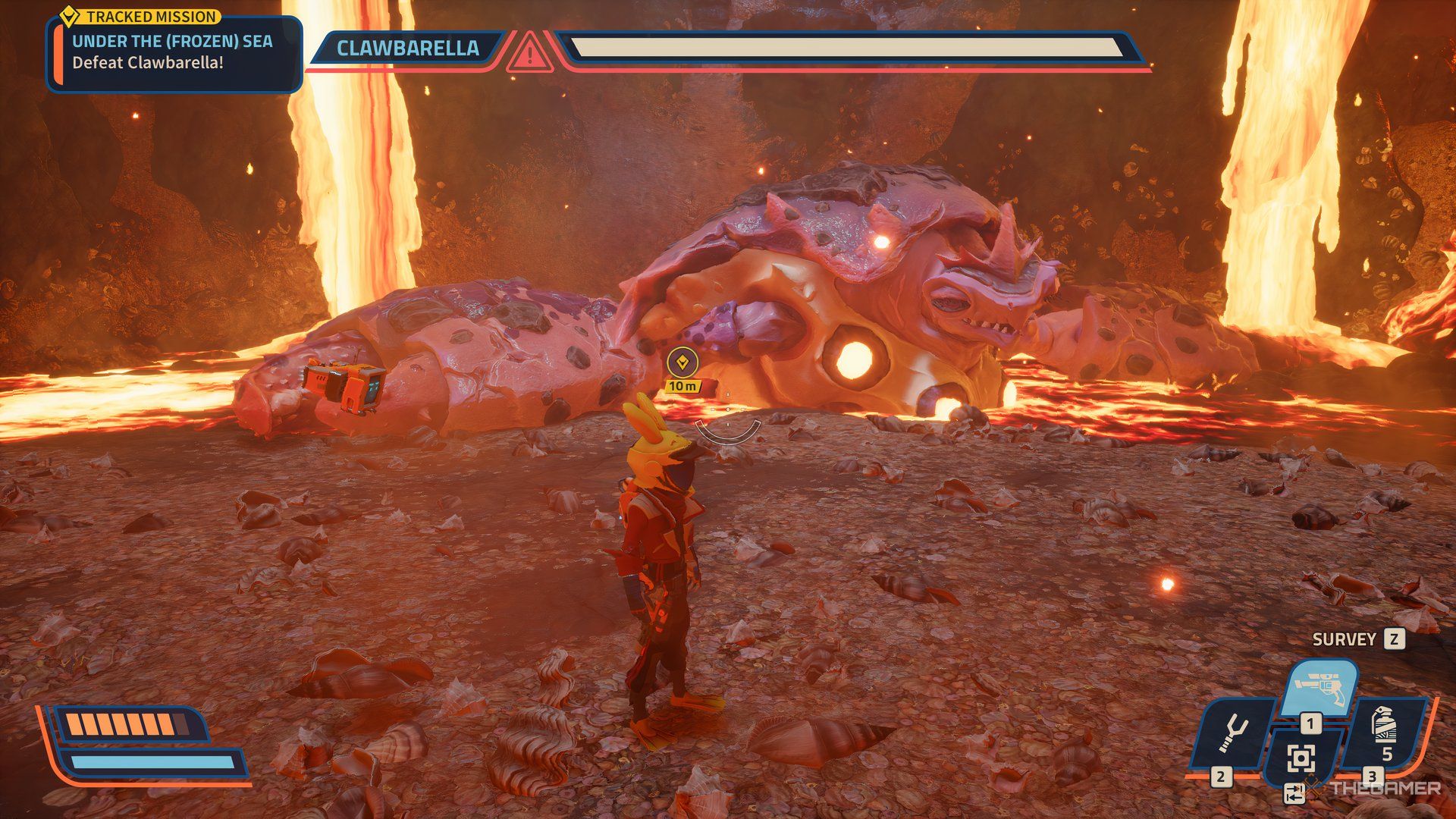The image size is (1456, 819).
Task: Click the red warning triangle beside Clawbarella
Action: [x=530, y=52]
